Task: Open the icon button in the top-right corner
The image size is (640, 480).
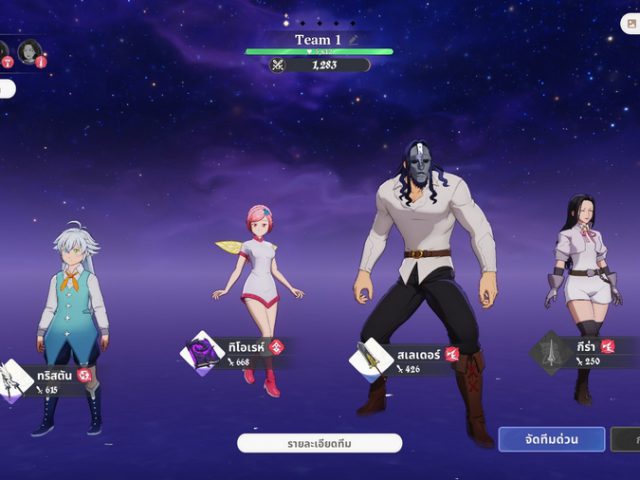Action: [631, 23]
